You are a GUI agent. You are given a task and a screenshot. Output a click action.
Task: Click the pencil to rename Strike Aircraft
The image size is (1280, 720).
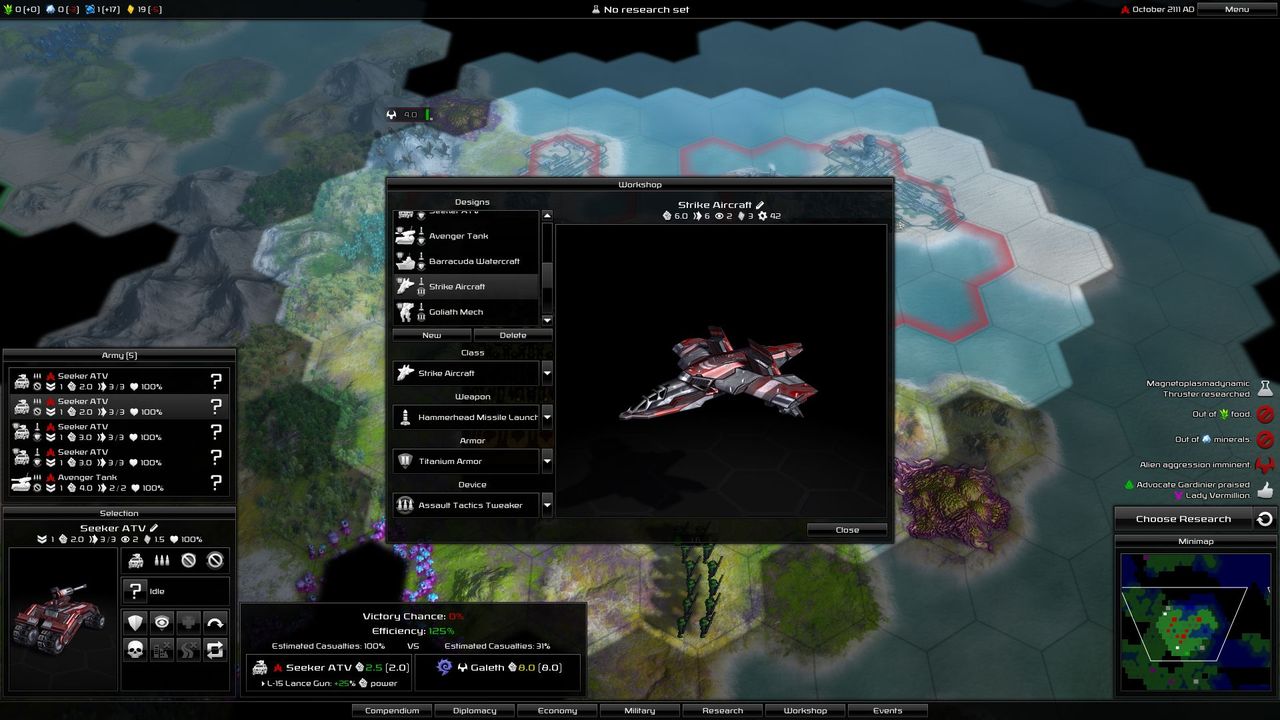[x=759, y=204]
